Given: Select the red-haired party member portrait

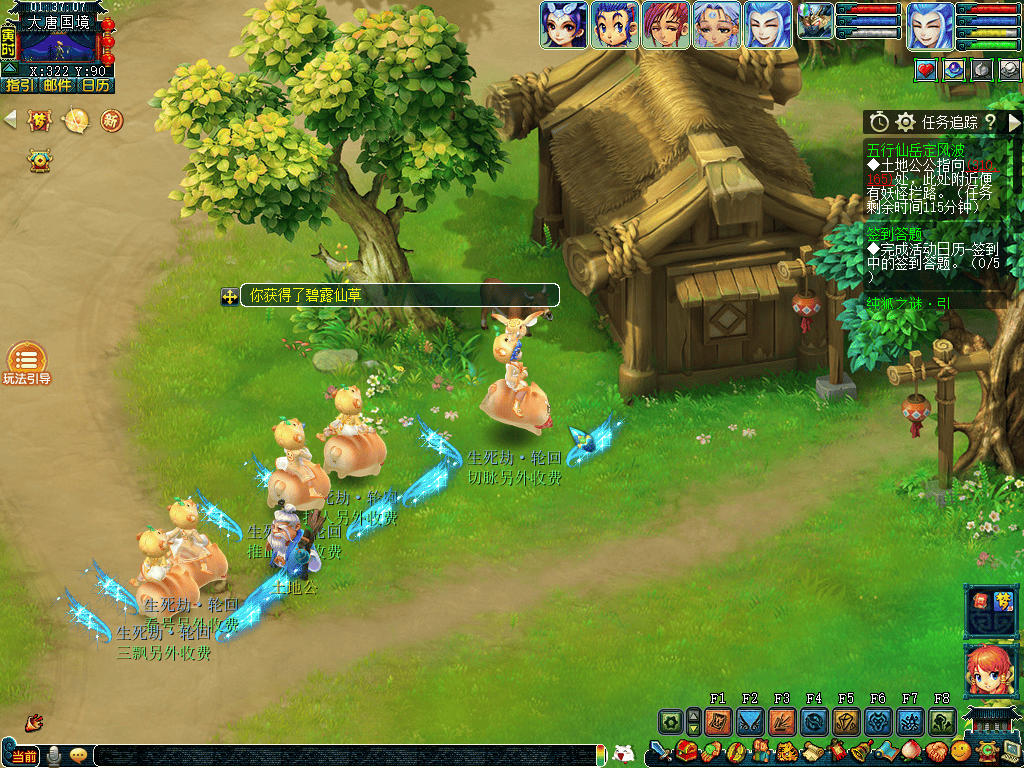Looking at the screenshot, I should coord(665,25).
